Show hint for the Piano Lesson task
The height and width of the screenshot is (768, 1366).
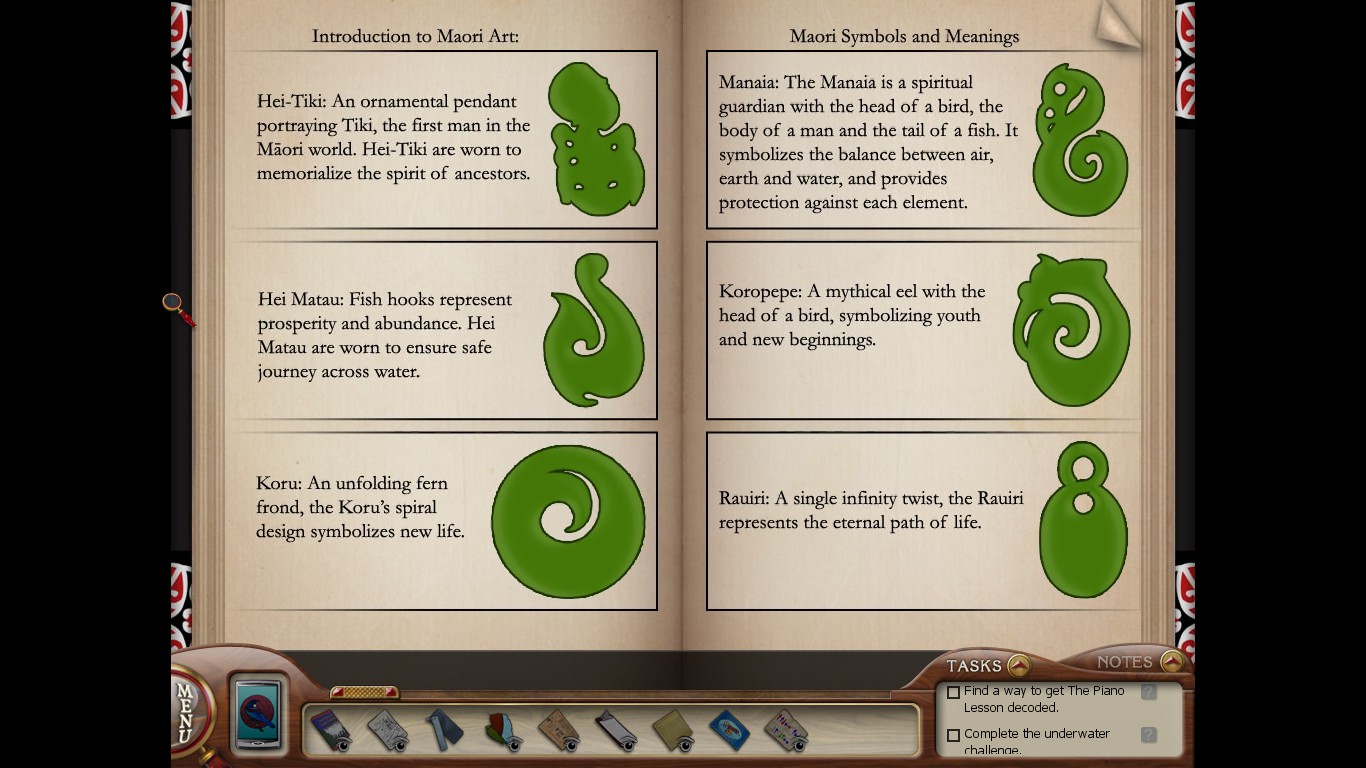[x=1149, y=692]
